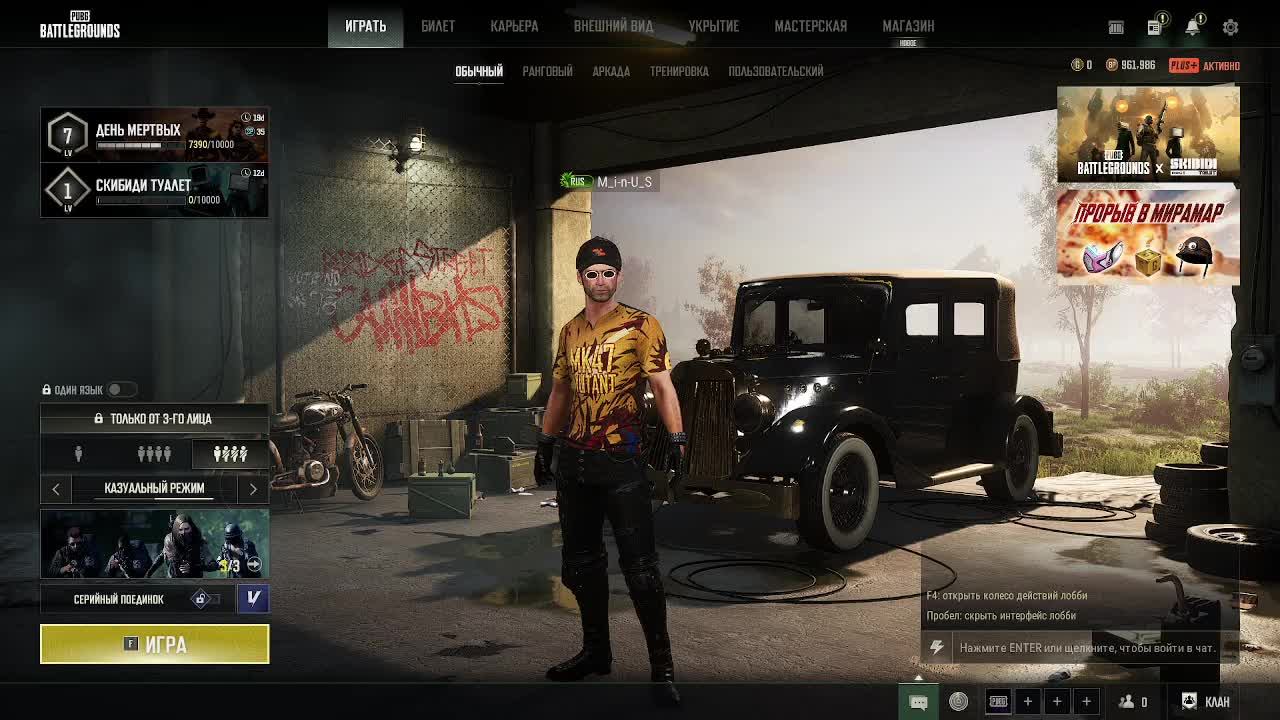1280x720 pixels.
Task: Open the МАГАЗИН store tab
Action: coord(908,26)
